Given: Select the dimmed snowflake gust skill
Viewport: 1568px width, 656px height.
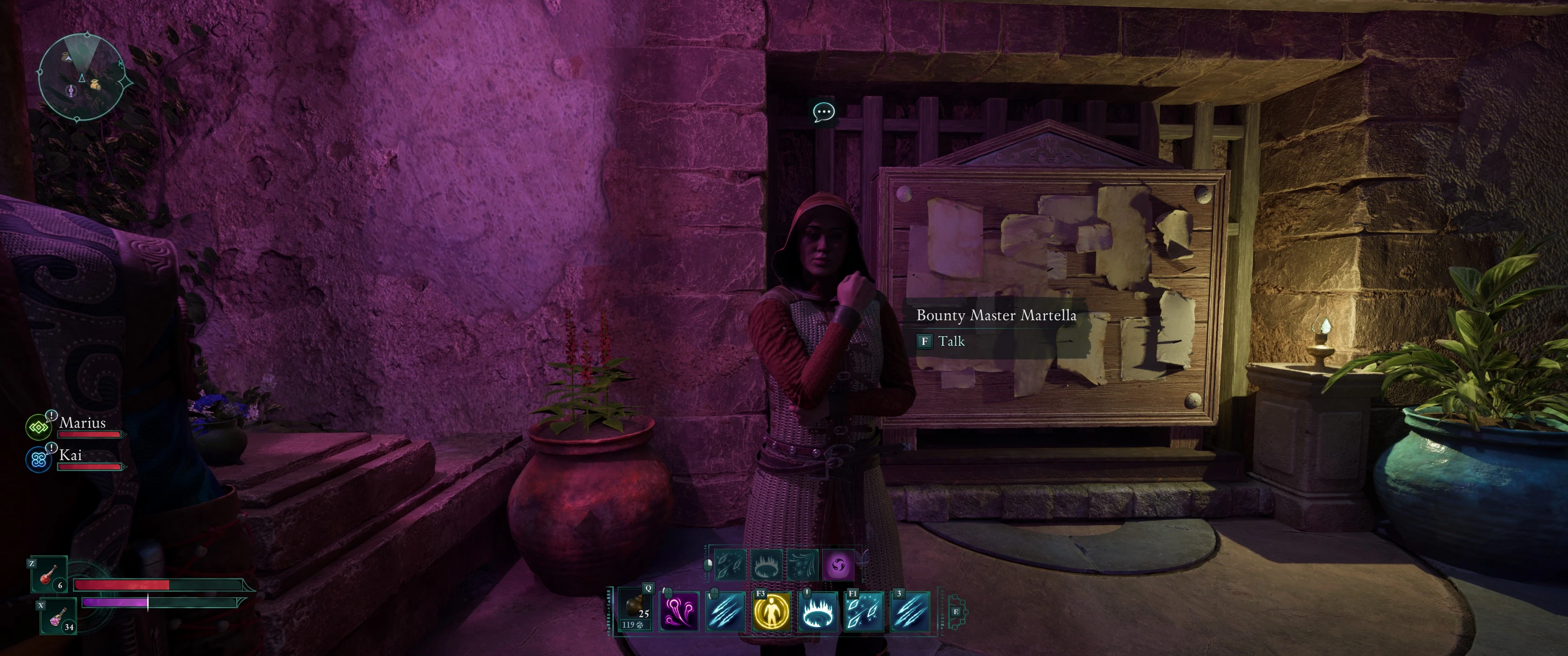Looking at the screenshot, I should click(x=802, y=566).
